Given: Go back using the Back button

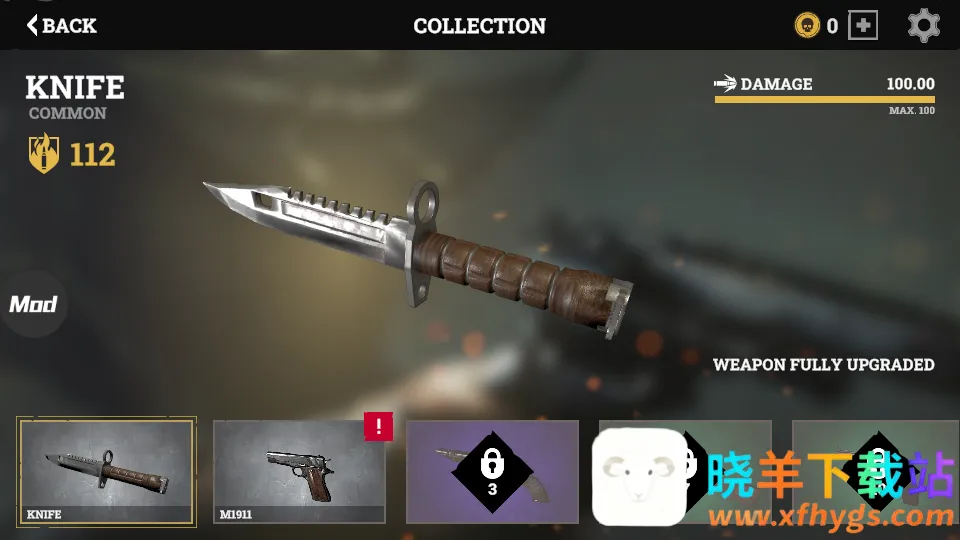Looking at the screenshot, I should pyautogui.click(x=62, y=26).
